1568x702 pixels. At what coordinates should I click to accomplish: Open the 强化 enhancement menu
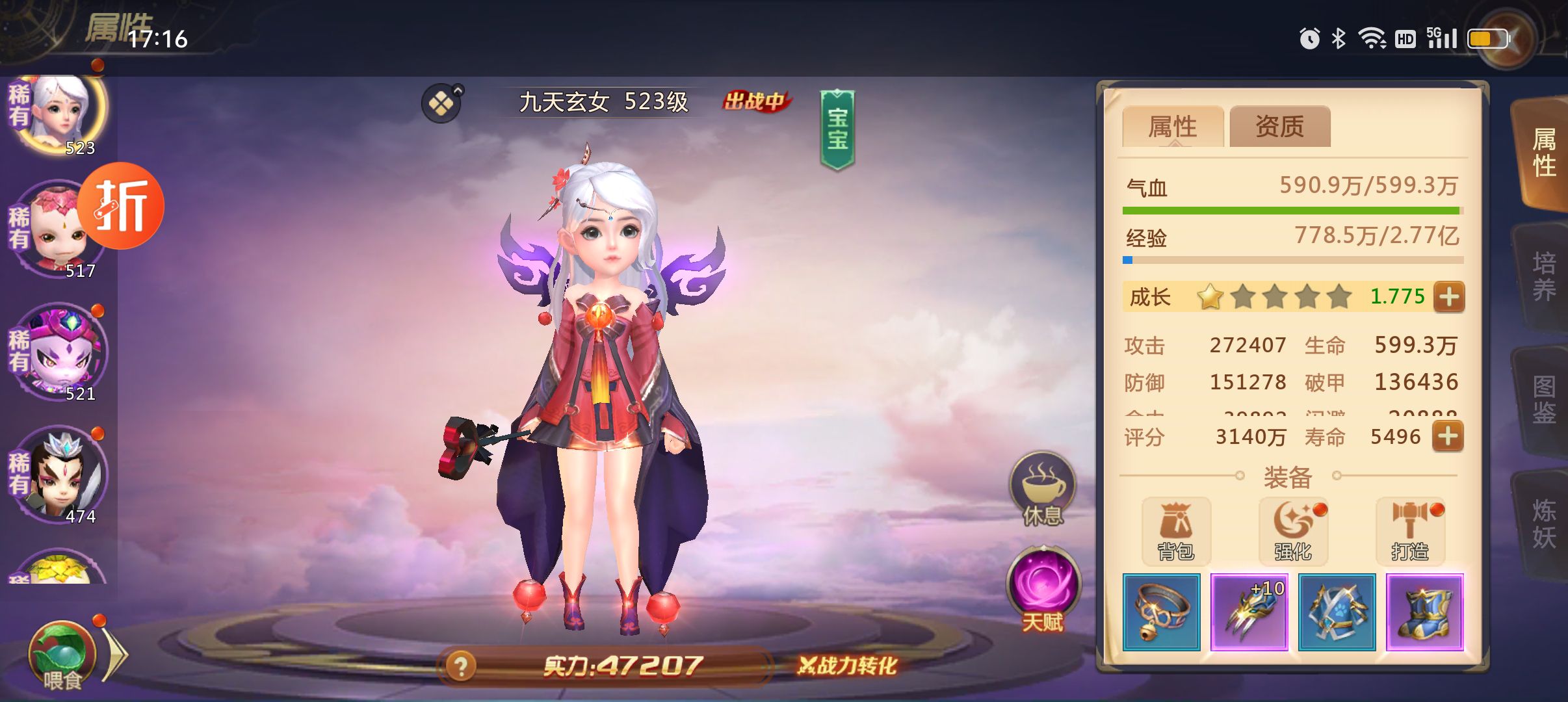pyautogui.click(x=1293, y=531)
